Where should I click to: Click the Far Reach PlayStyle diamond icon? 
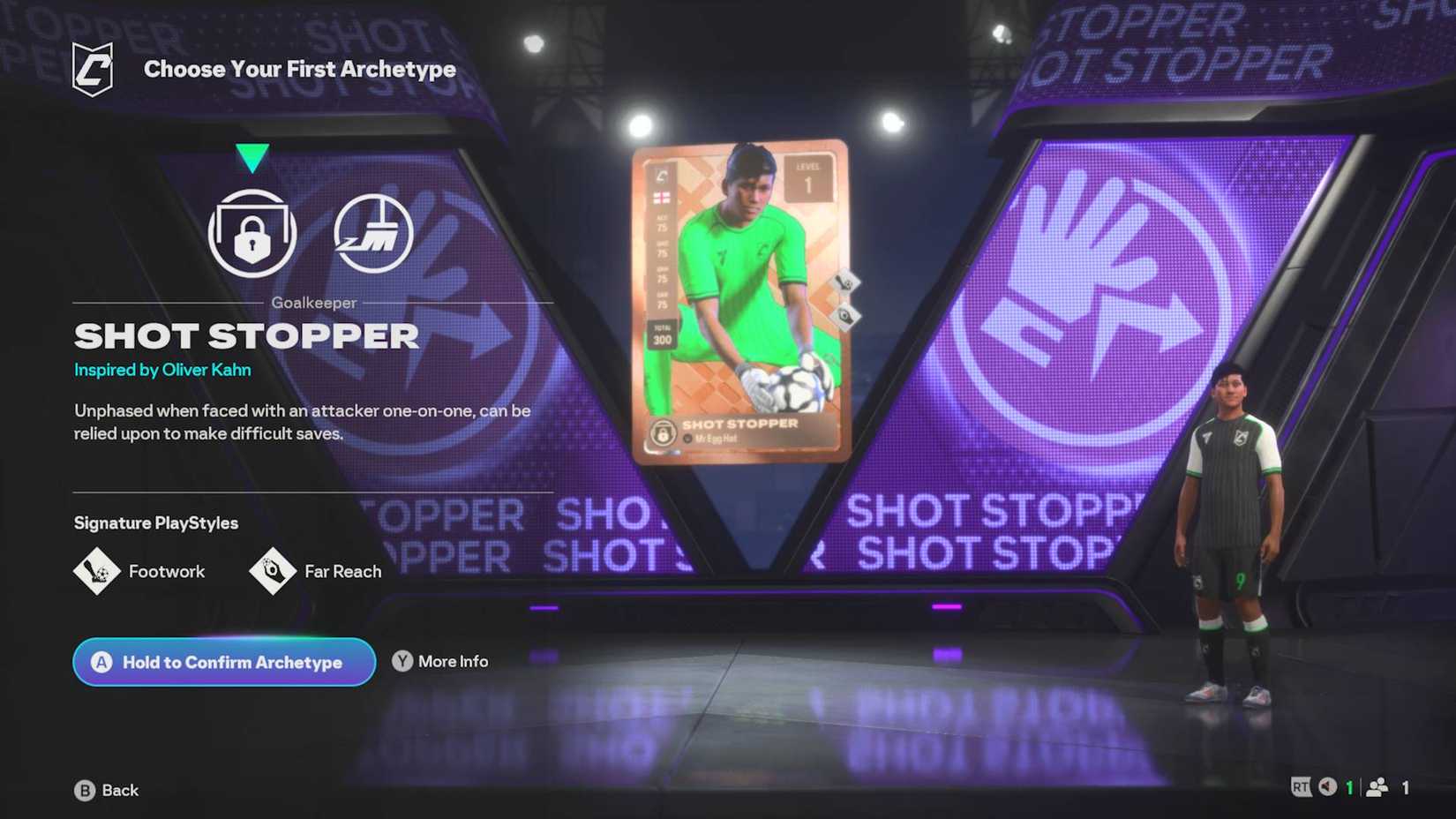pyautogui.click(x=272, y=571)
